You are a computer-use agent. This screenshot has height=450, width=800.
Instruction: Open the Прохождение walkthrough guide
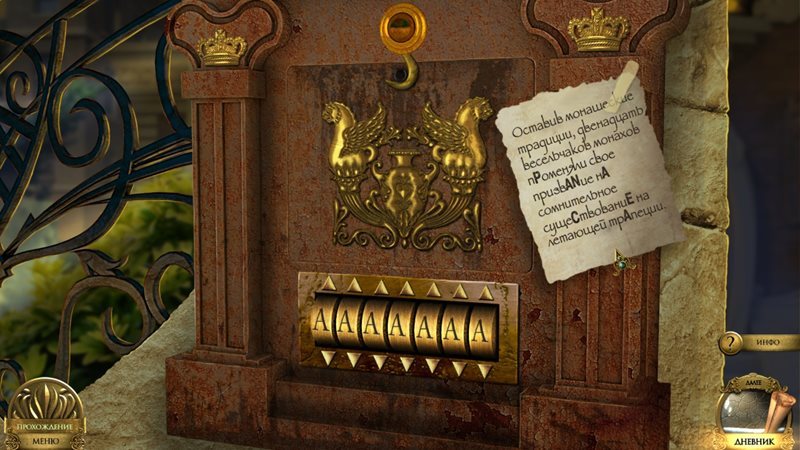(45, 424)
